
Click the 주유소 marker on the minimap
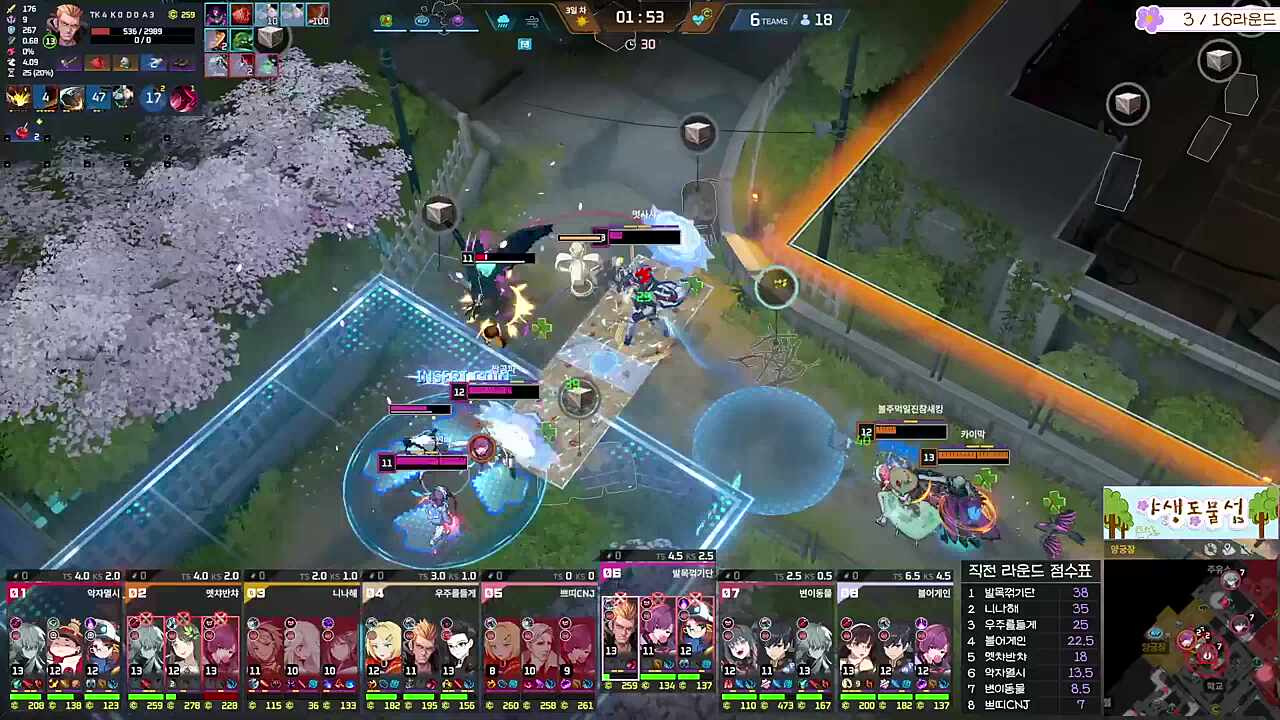[x=1219, y=569]
